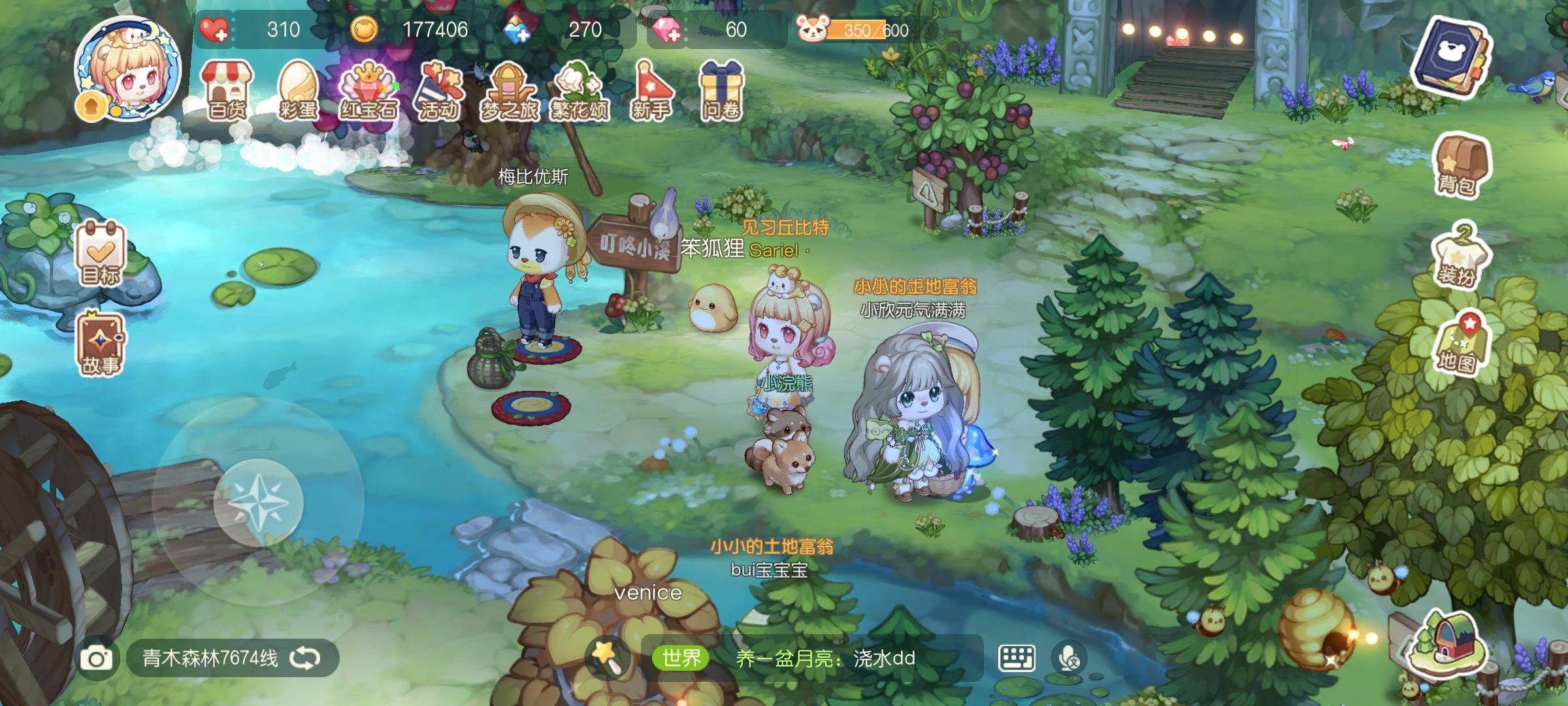Open the 新手 beginner guide
The width and height of the screenshot is (1568, 706).
[x=652, y=88]
